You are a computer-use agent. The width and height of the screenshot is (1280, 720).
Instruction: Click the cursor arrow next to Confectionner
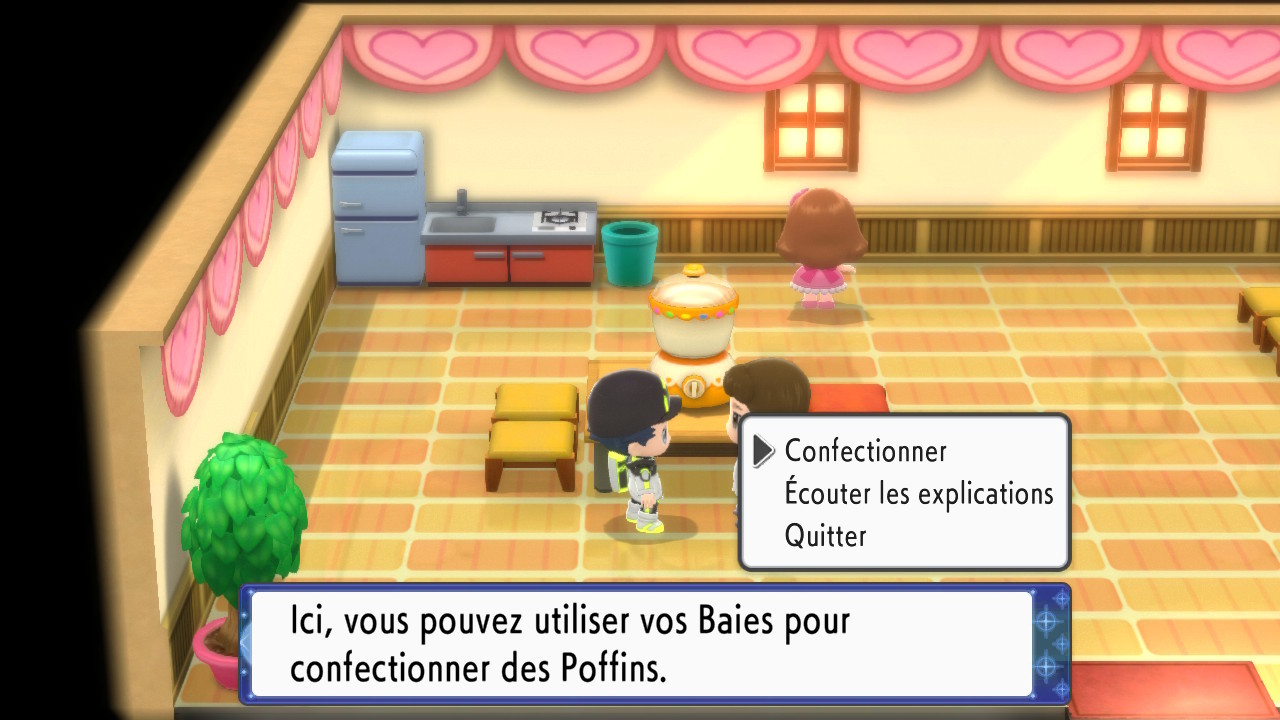point(762,451)
